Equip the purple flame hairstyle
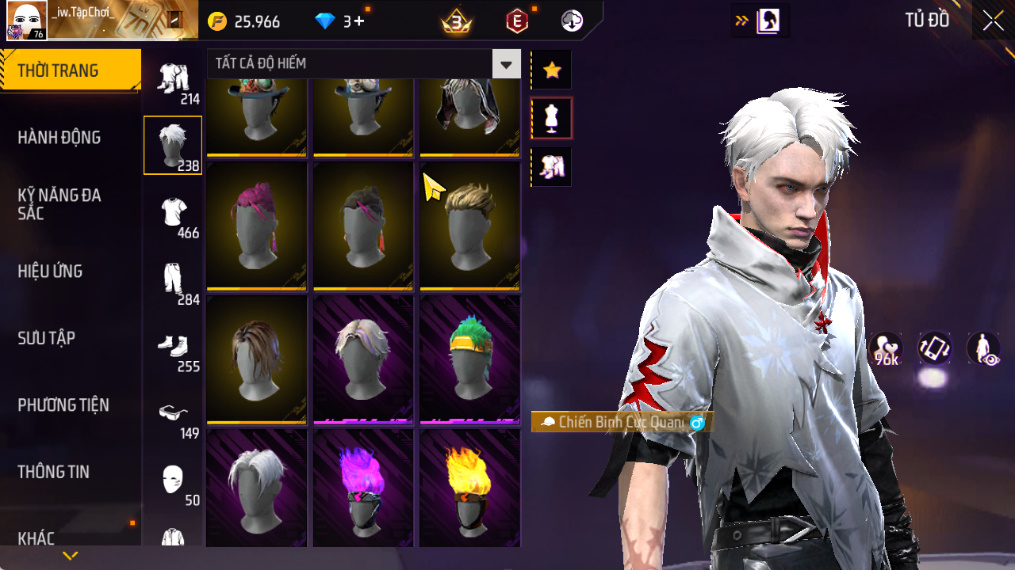The image size is (1015, 570). click(363, 486)
